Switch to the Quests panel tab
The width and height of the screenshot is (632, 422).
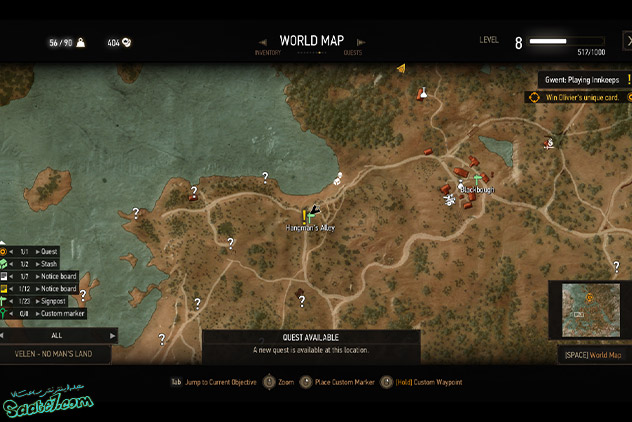tap(353, 51)
